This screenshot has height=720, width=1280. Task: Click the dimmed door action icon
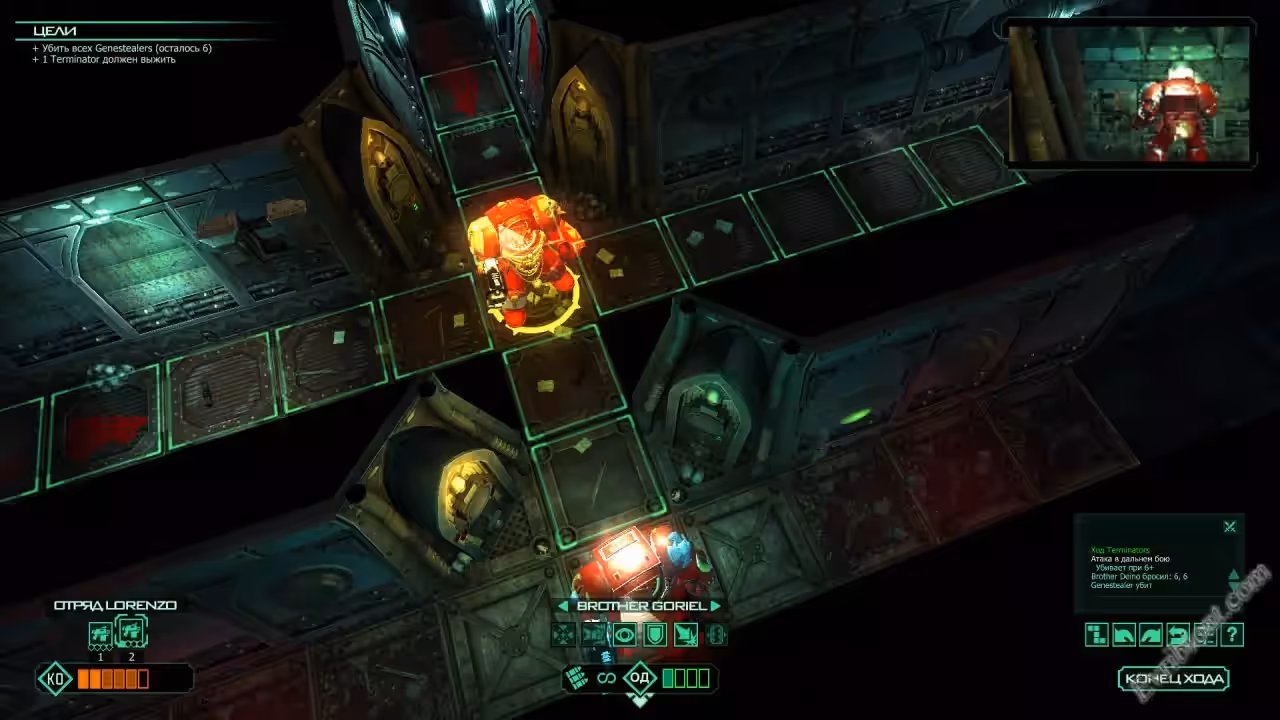[716, 634]
